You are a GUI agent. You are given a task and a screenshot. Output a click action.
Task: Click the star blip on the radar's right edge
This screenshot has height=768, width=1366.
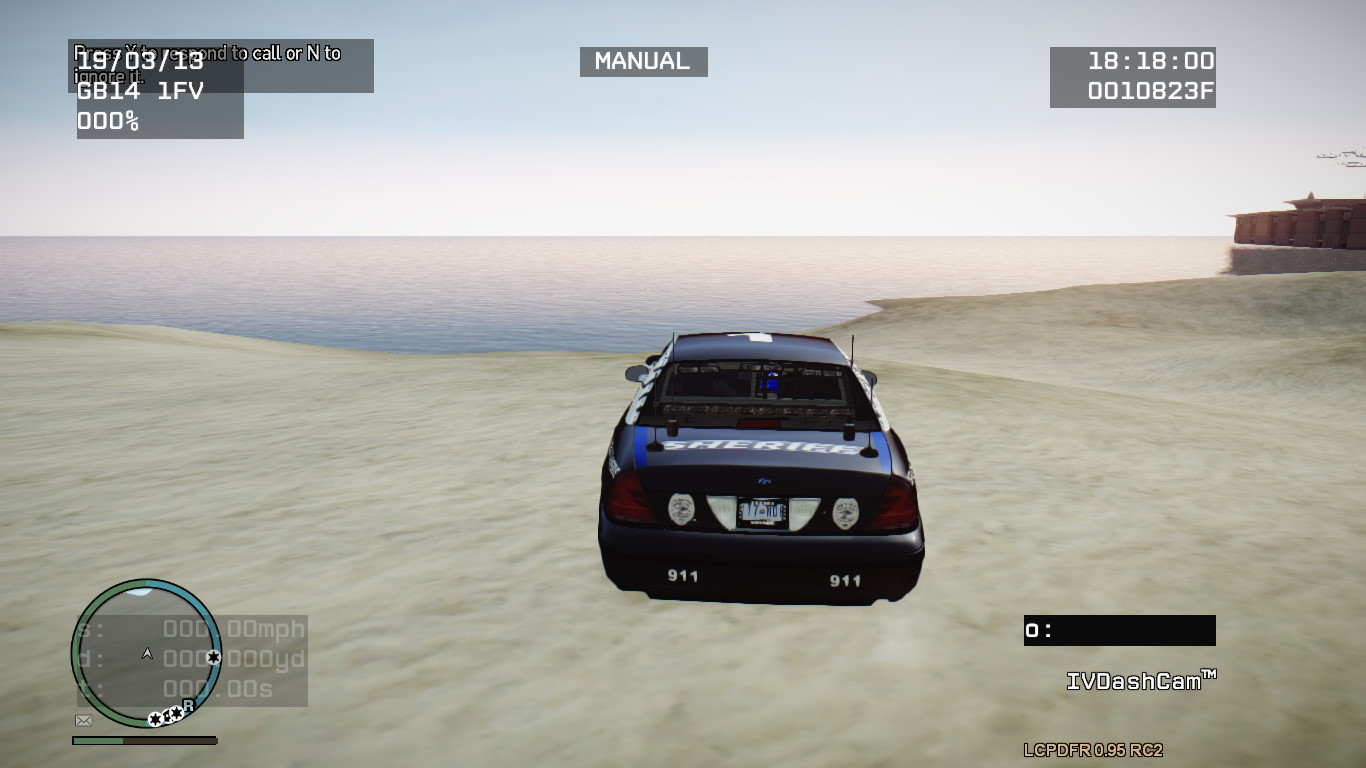tap(213, 657)
